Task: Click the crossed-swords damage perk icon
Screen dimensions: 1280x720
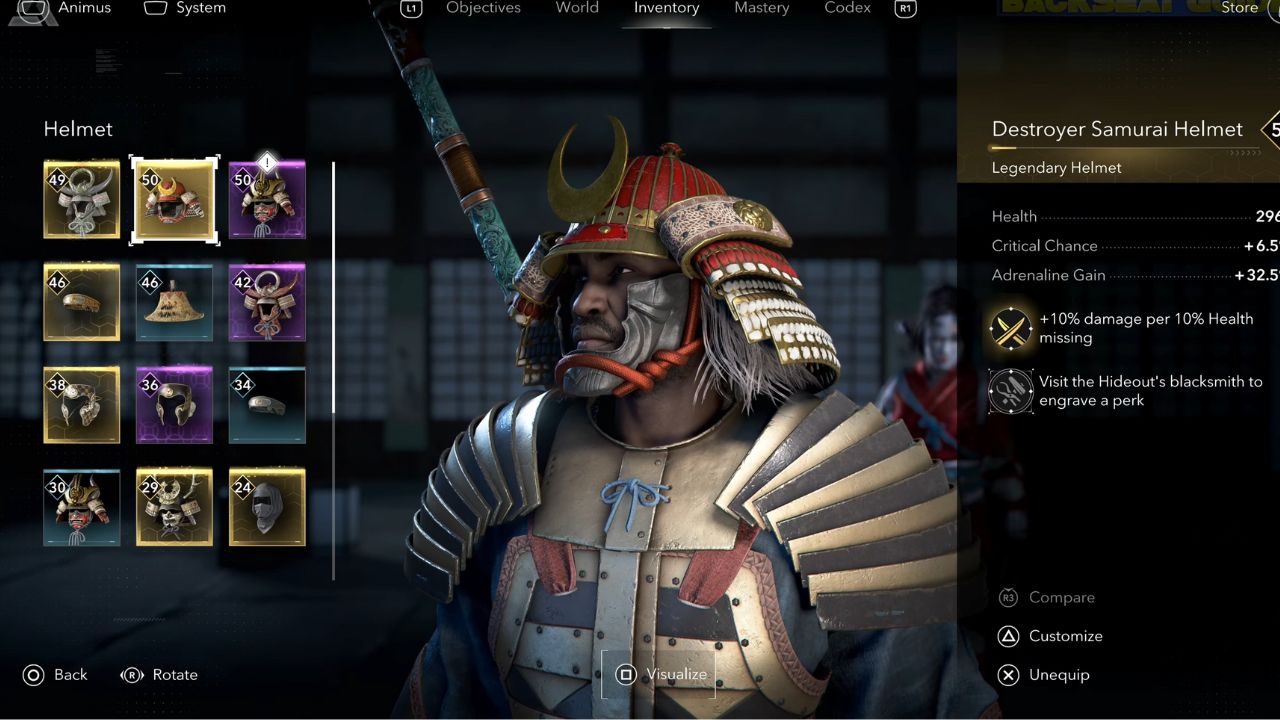Action: (1010, 328)
